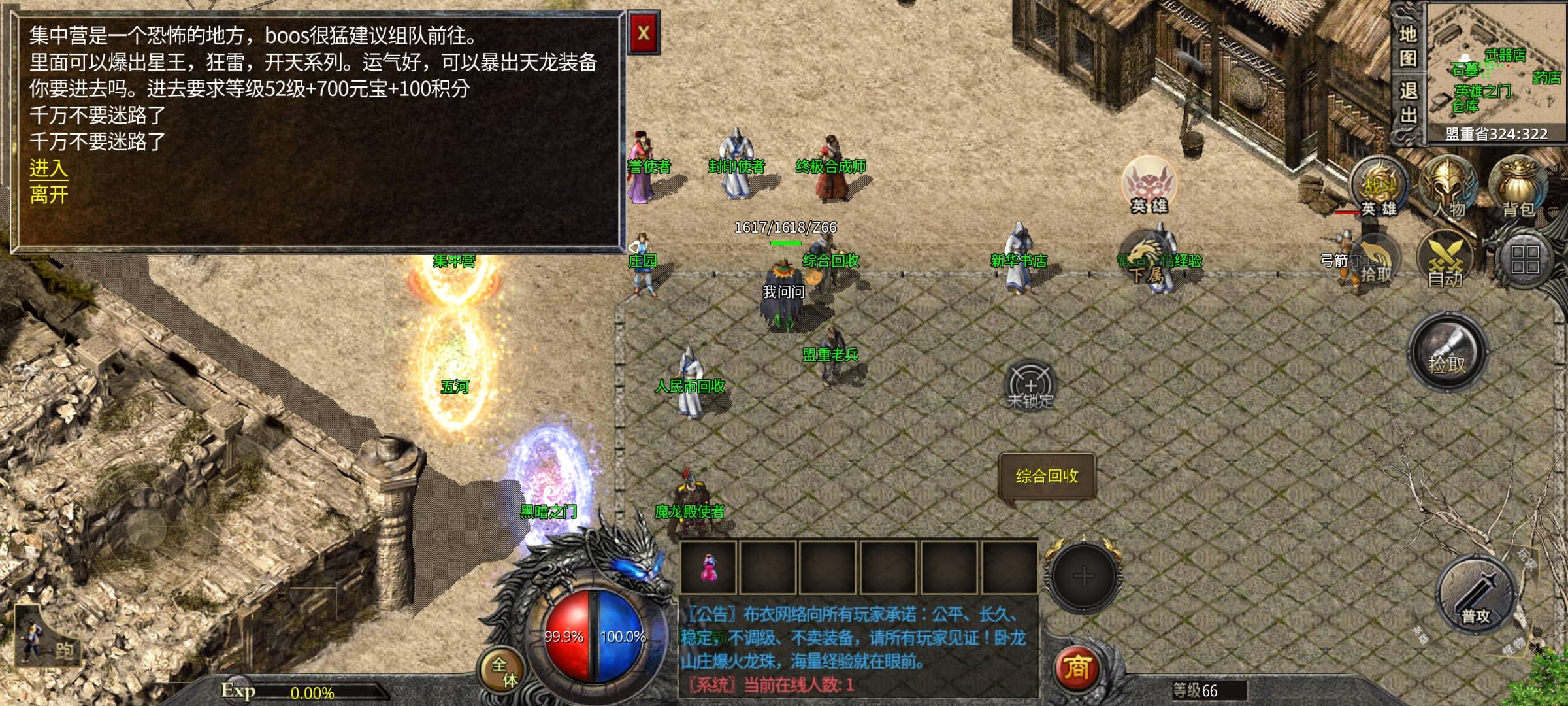
Task: Tap the large 捡取 gauntlet pickup button
Action: pos(1447,353)
